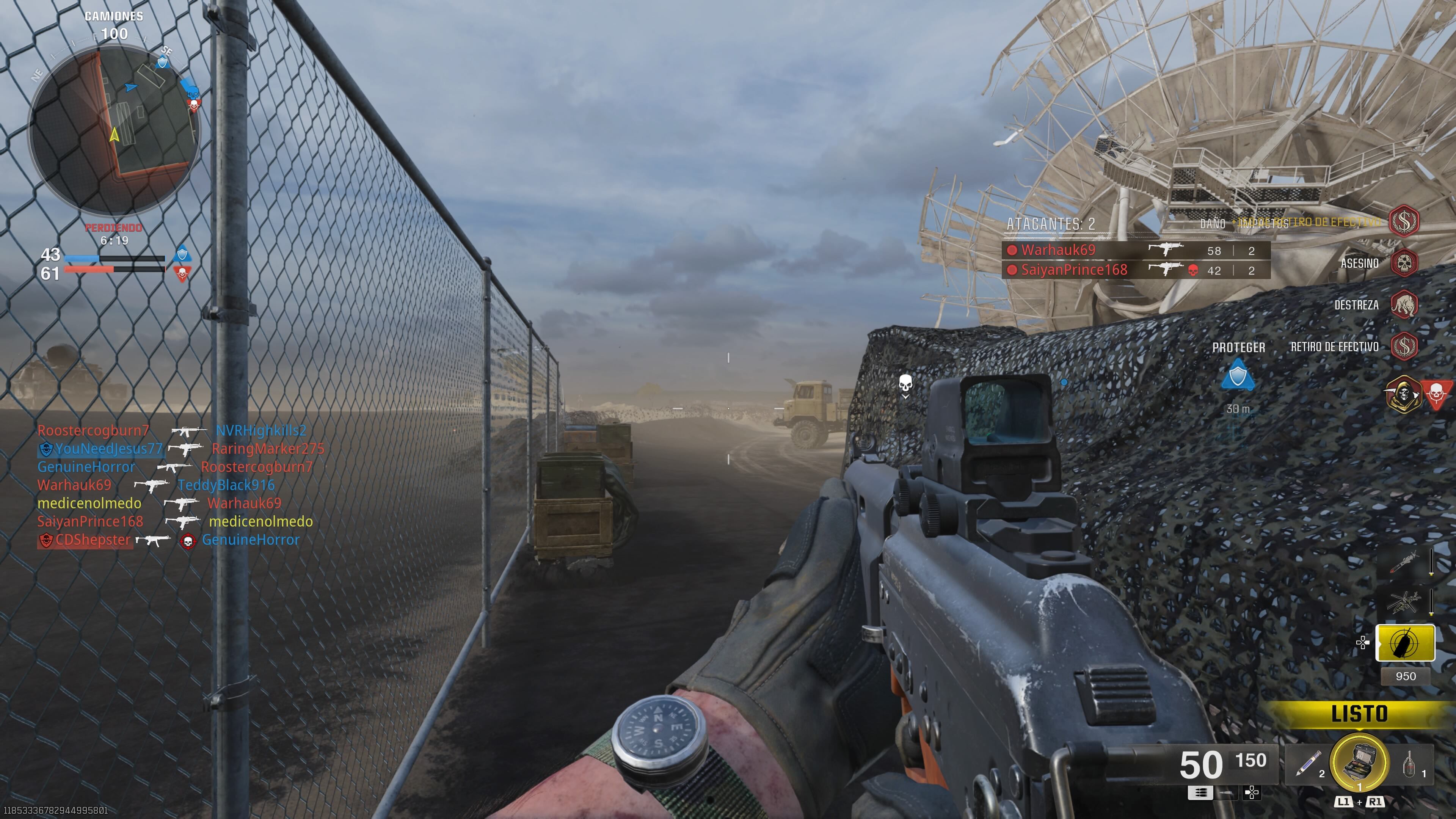Select attacker Warhauk69 in attackers list

pos(1058,250)
